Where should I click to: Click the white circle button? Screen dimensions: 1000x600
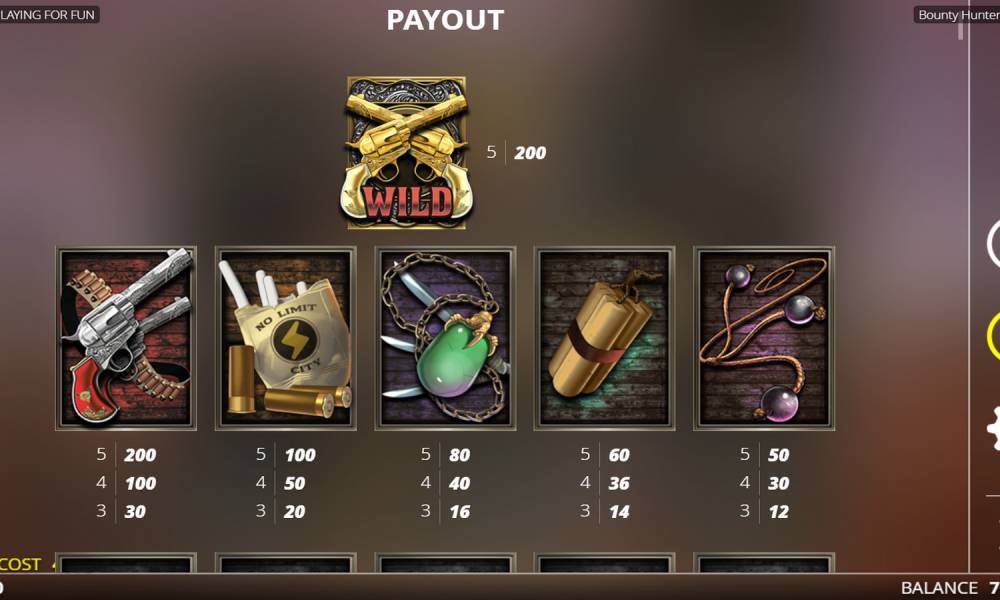tap(994, 244)
